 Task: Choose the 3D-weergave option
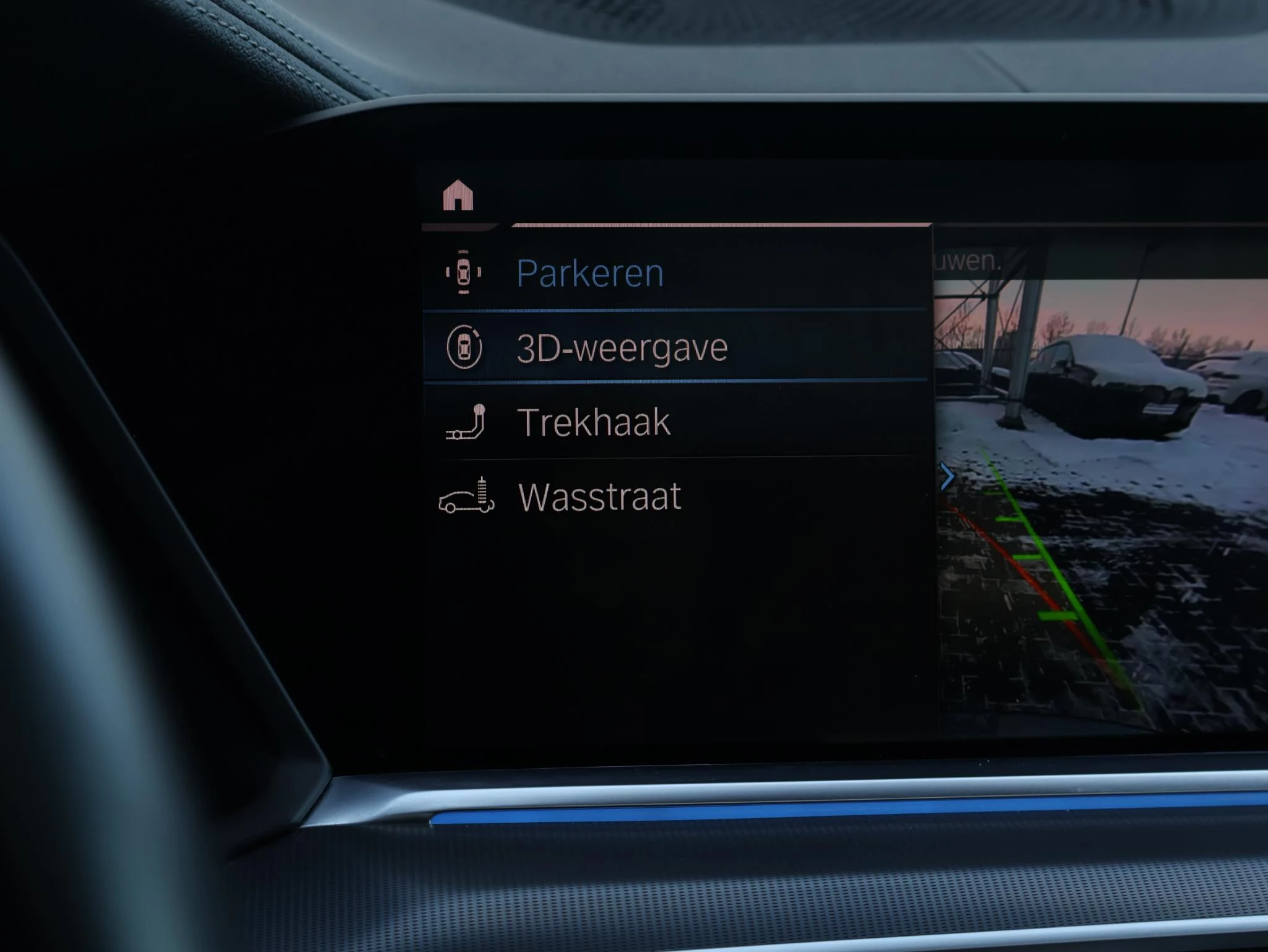tap(622, 348)
